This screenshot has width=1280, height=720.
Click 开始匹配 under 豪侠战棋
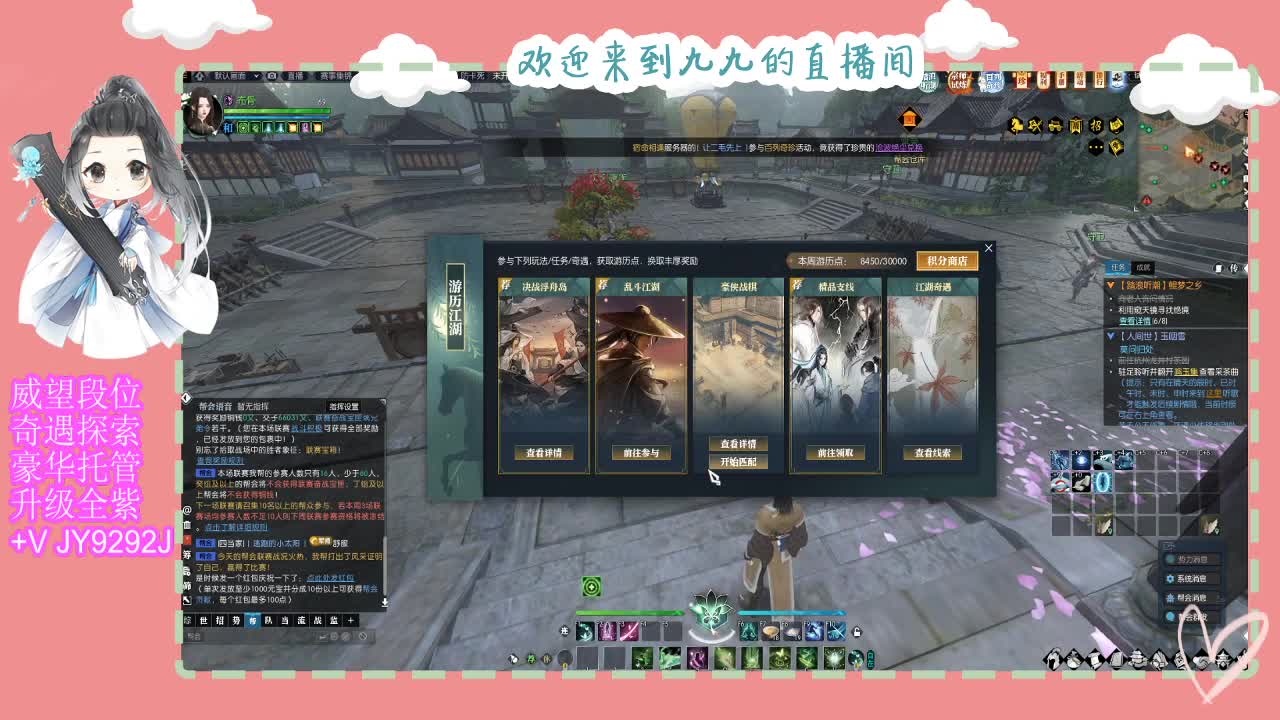tap(740, 461)
